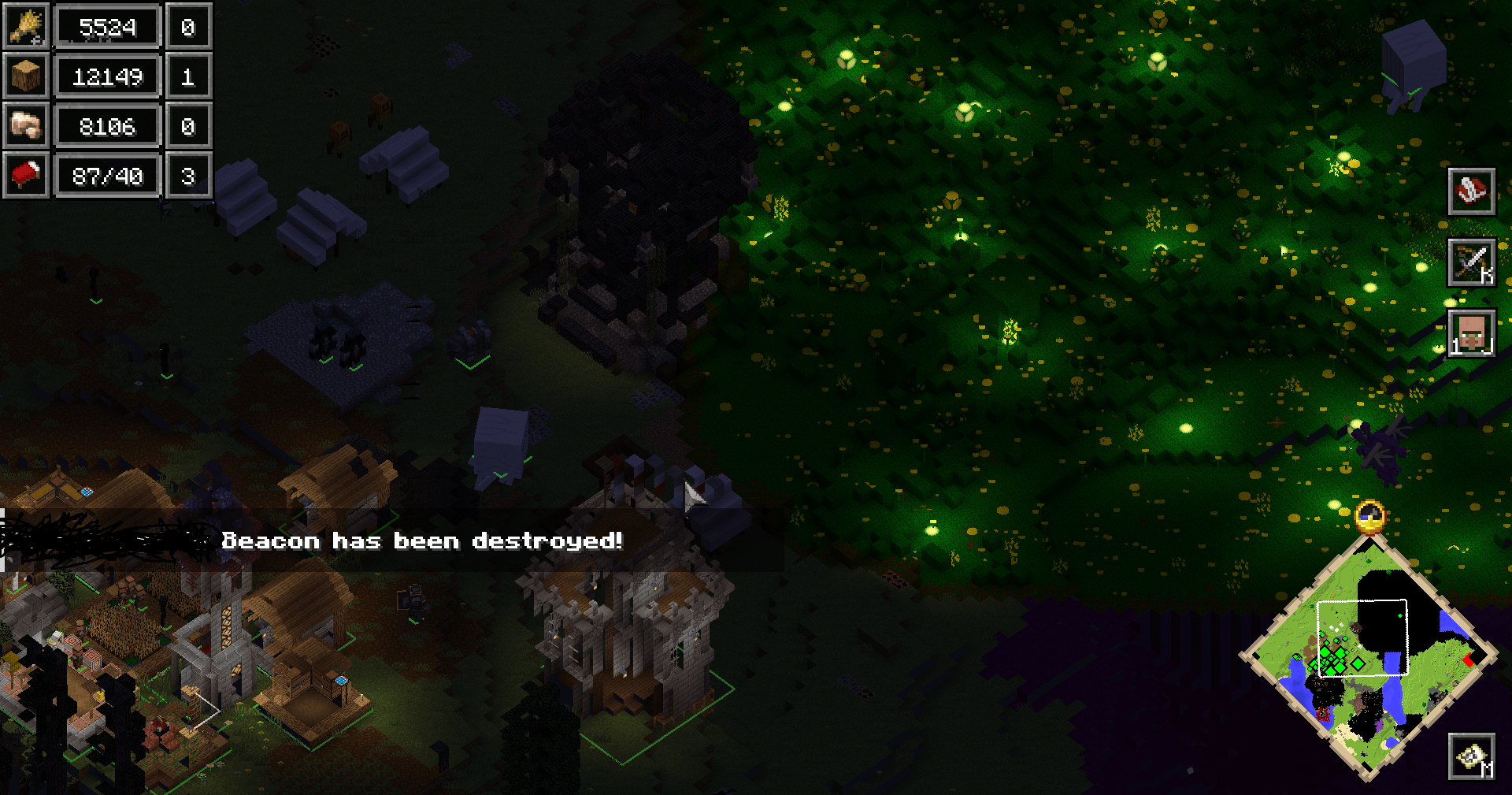Select the wood log resource icon
Image resolution: width=1512 pixels, height=795 pixels.
click(x=26, y=76)
